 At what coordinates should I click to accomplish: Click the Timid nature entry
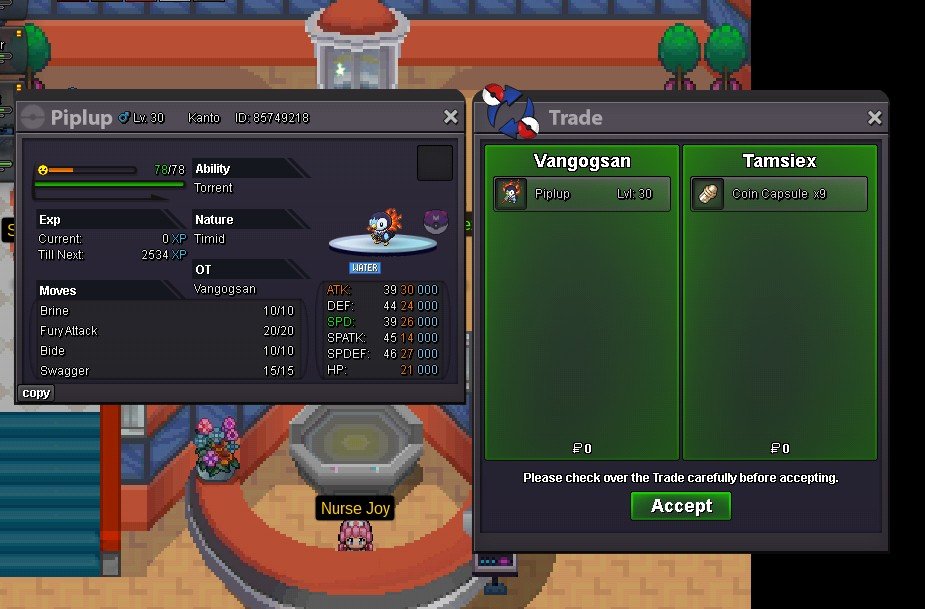point(209,239)
